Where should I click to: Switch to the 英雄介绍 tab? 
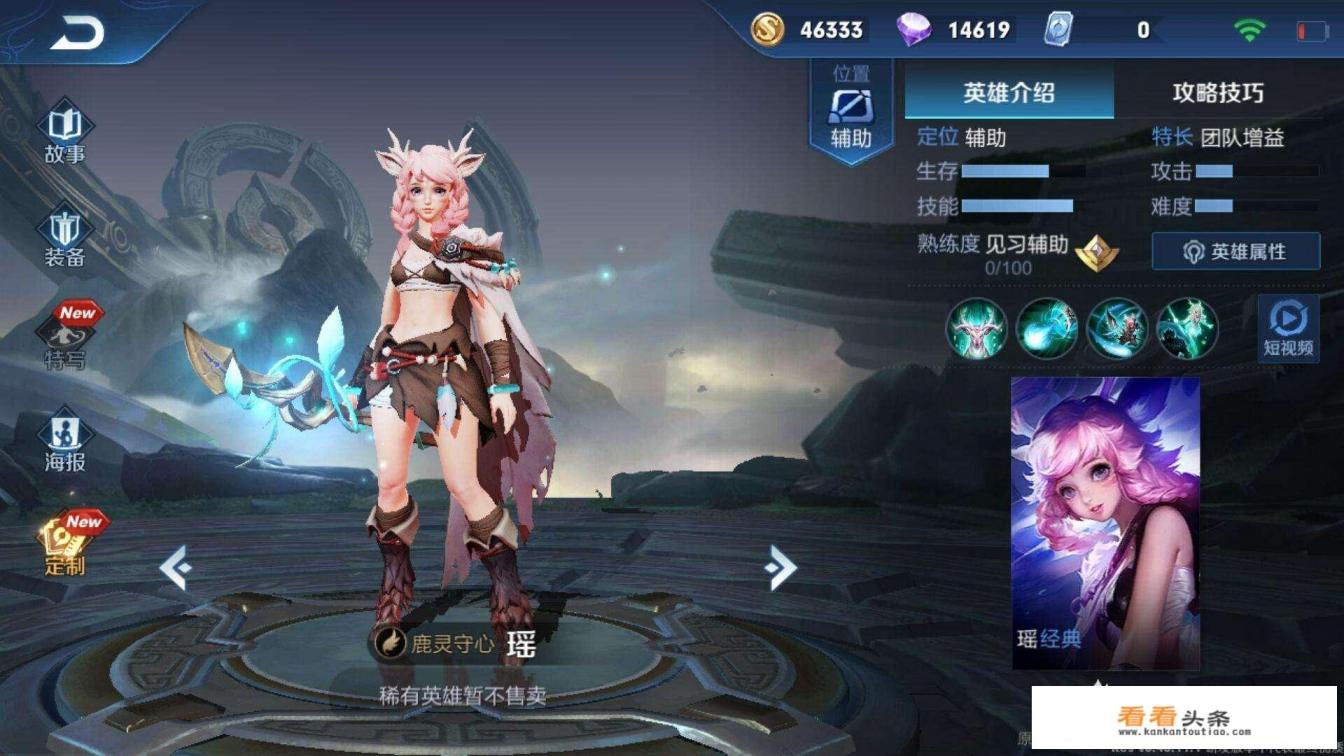click(1009, 93)
